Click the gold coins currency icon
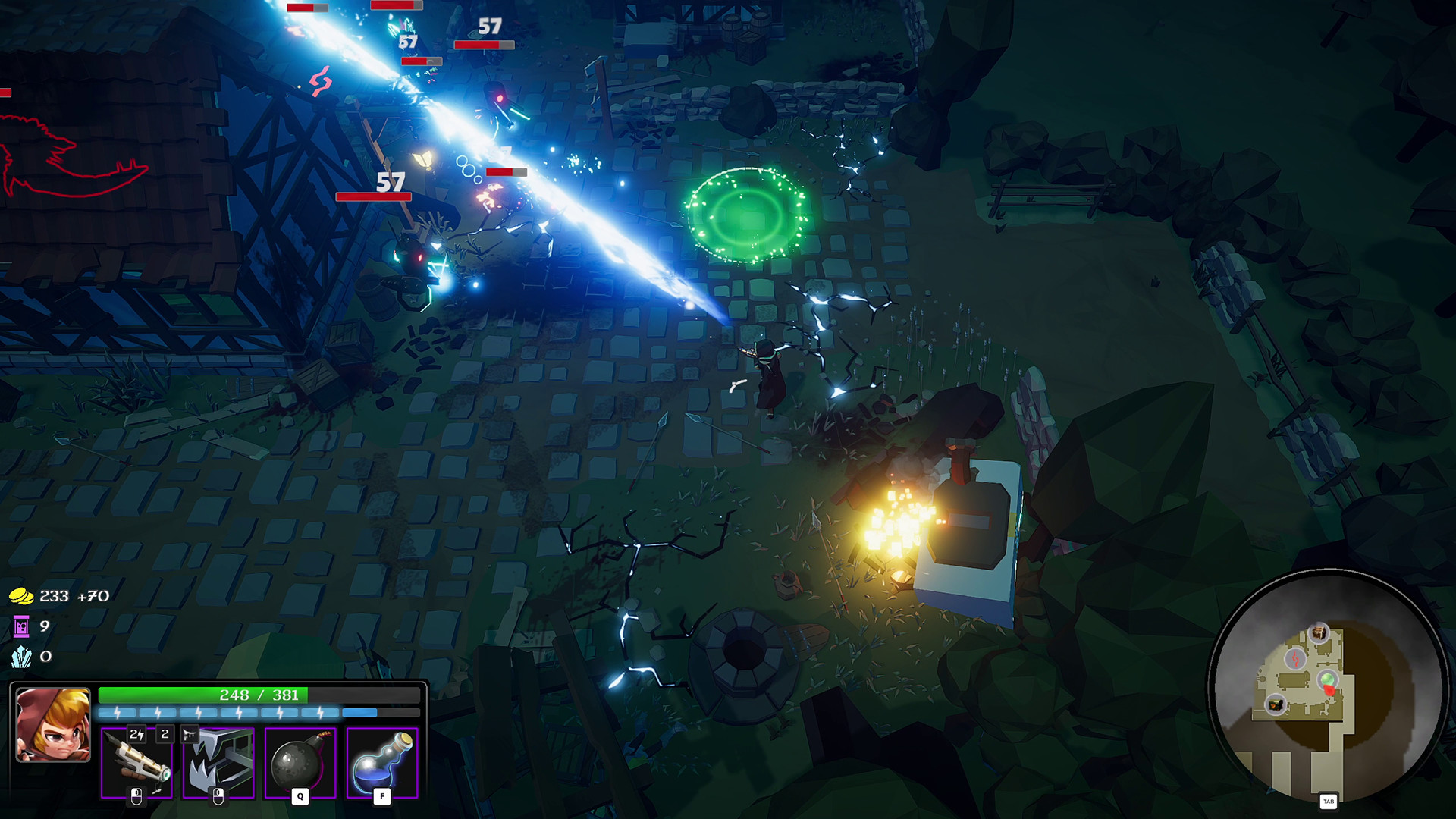1456x819 pixels. point(20,596)
